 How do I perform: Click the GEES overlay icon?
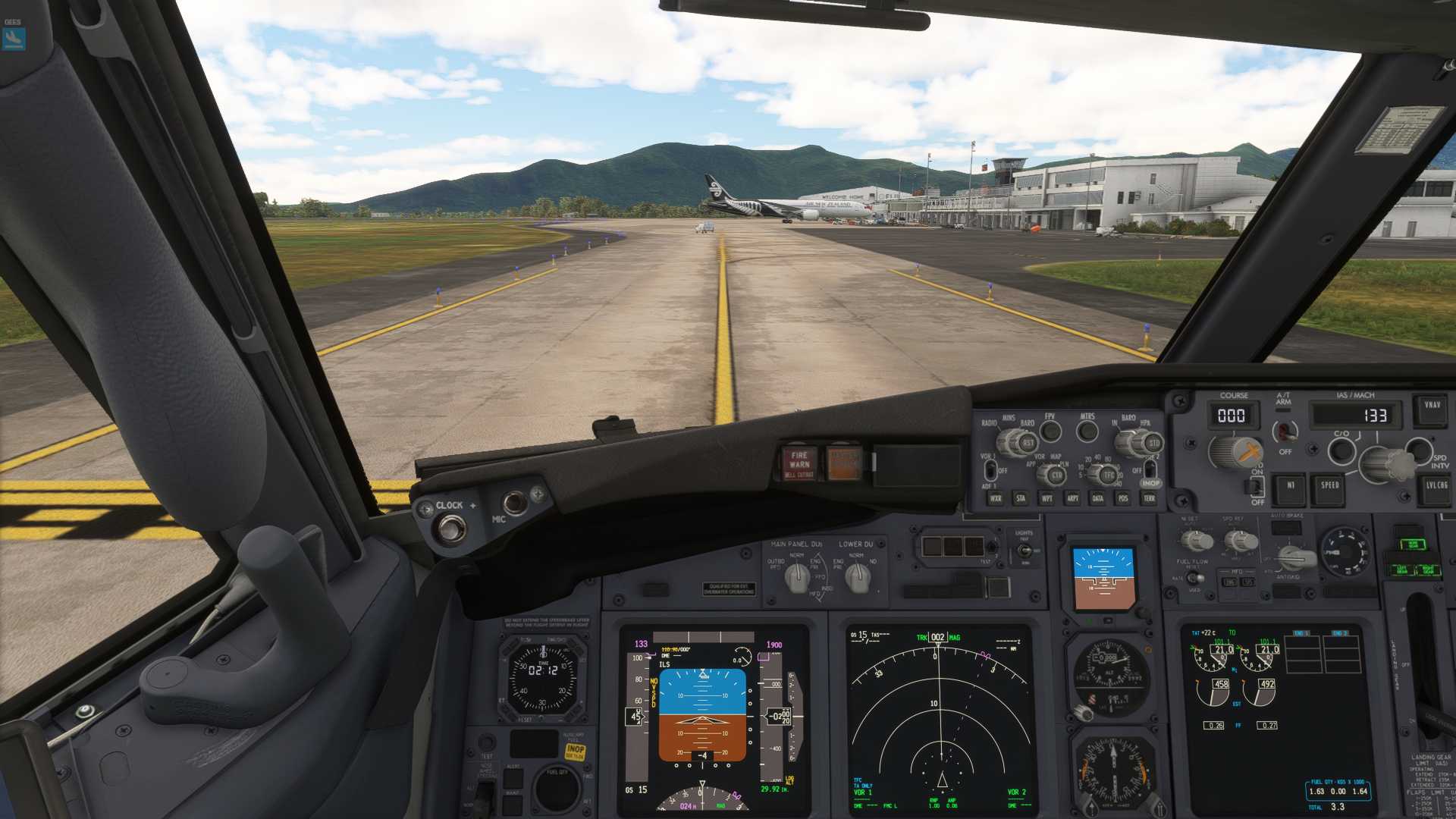click(x=14, y=38)
